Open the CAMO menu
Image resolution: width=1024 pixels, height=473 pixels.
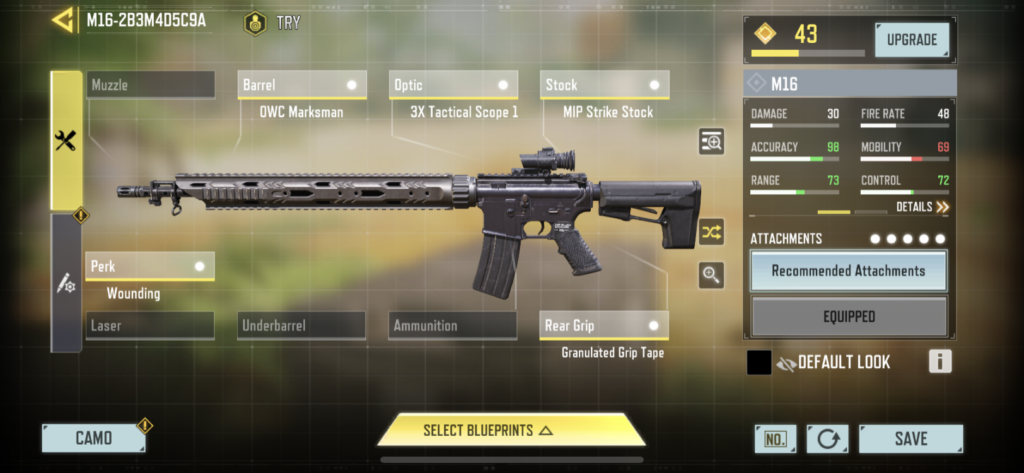click(93, 438)
